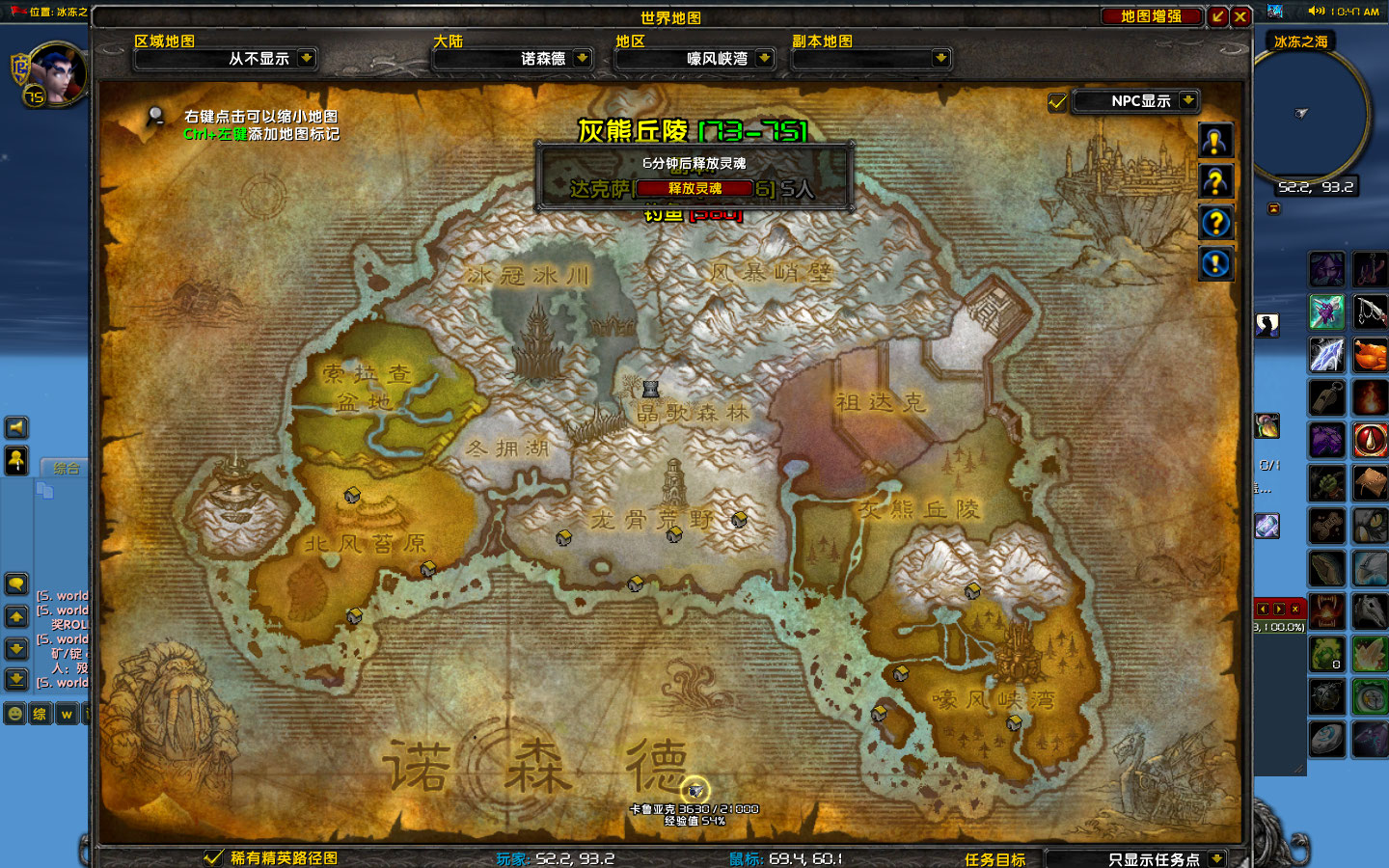Toggle the checkbox beside NPC显示
This screenshot has width=1389, height=868.
pos(1057,101)
